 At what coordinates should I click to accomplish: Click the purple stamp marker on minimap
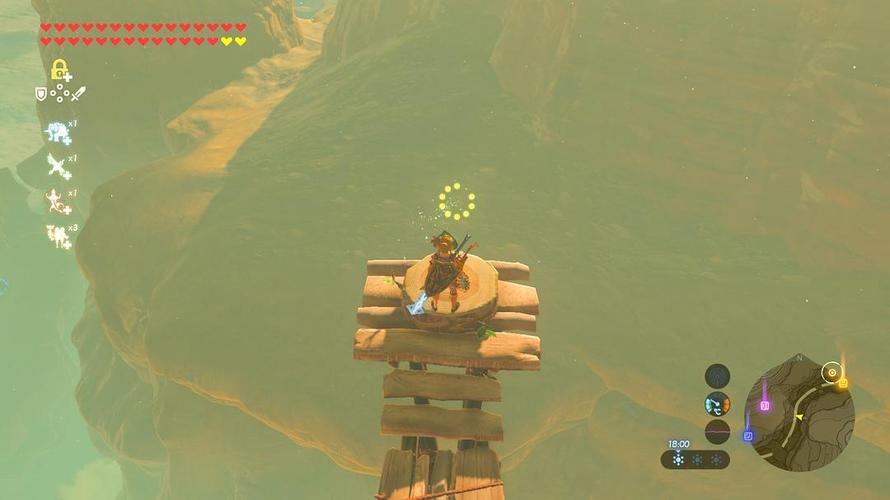point(765,404)
